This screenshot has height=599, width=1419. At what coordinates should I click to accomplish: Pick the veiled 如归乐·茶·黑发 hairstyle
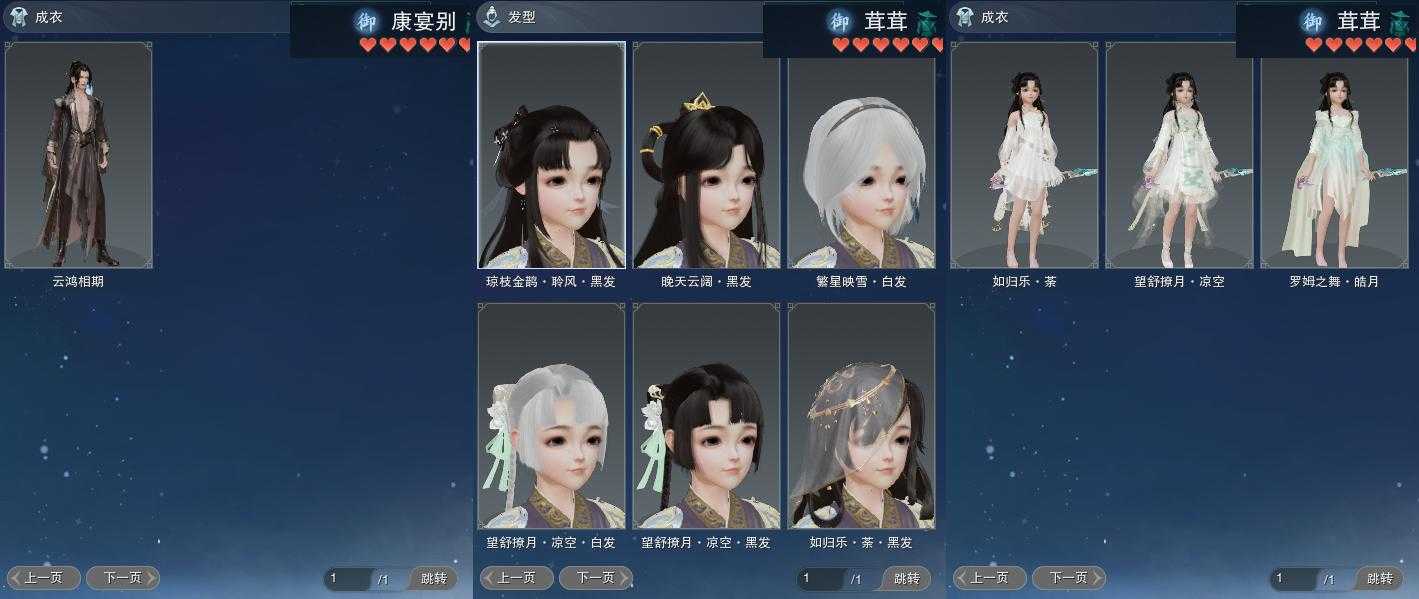[x=861, y=416]
